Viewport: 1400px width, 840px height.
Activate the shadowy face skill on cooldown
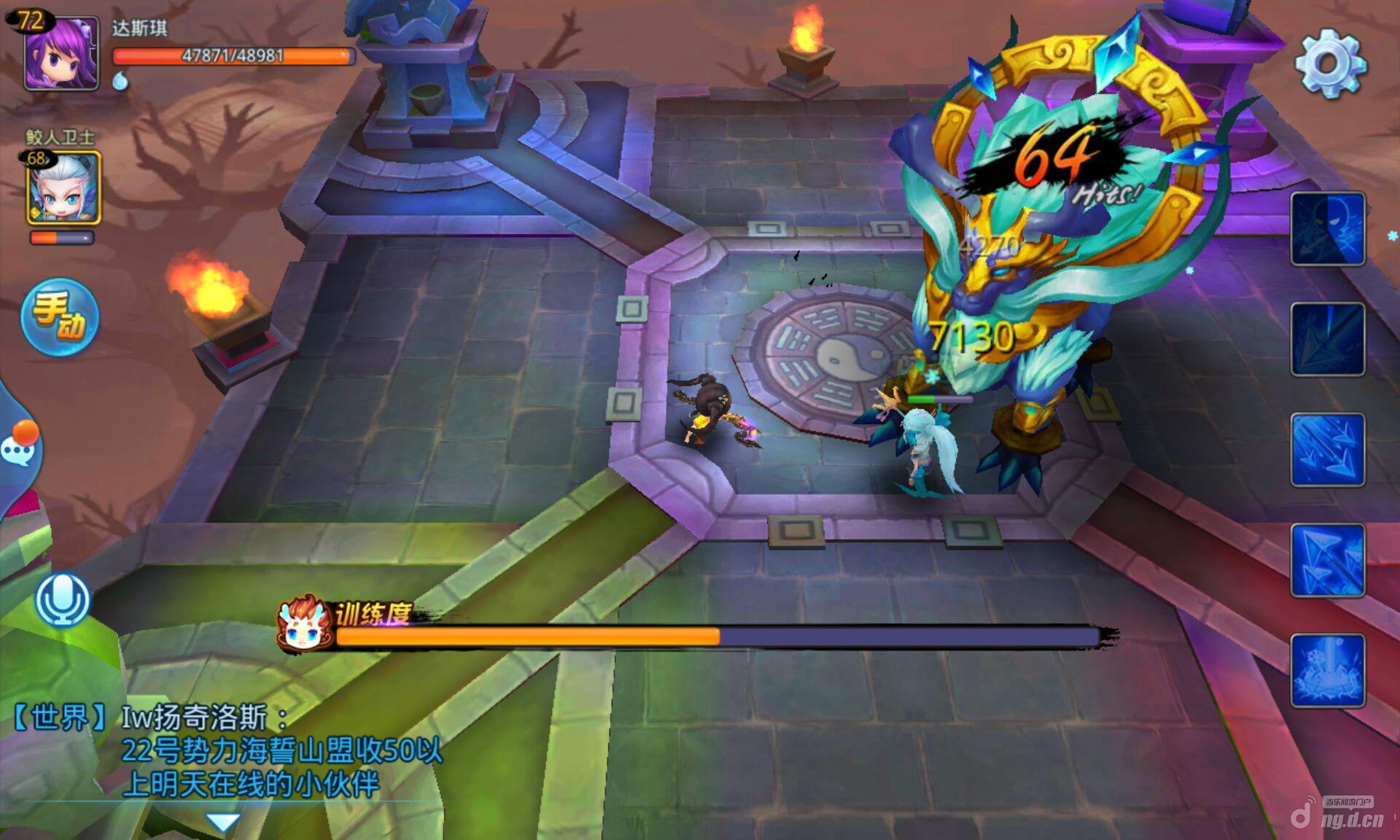(x=1327, y=229)
